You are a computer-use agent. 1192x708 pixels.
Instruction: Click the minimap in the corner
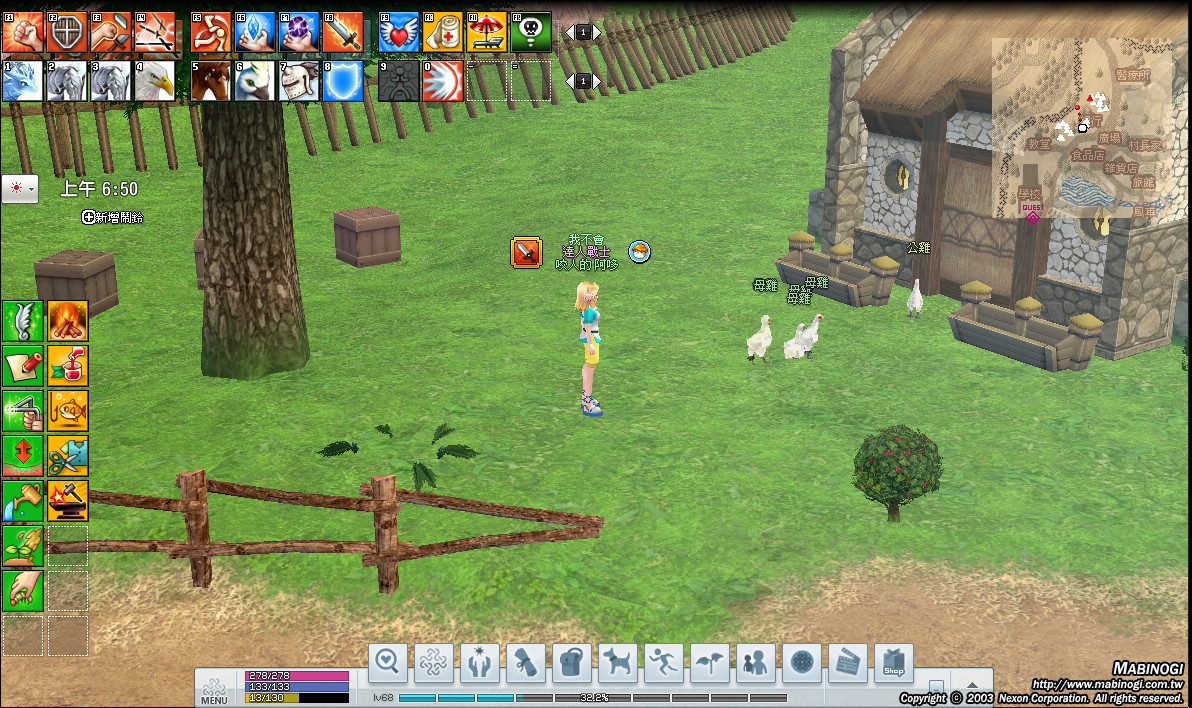1082,127
